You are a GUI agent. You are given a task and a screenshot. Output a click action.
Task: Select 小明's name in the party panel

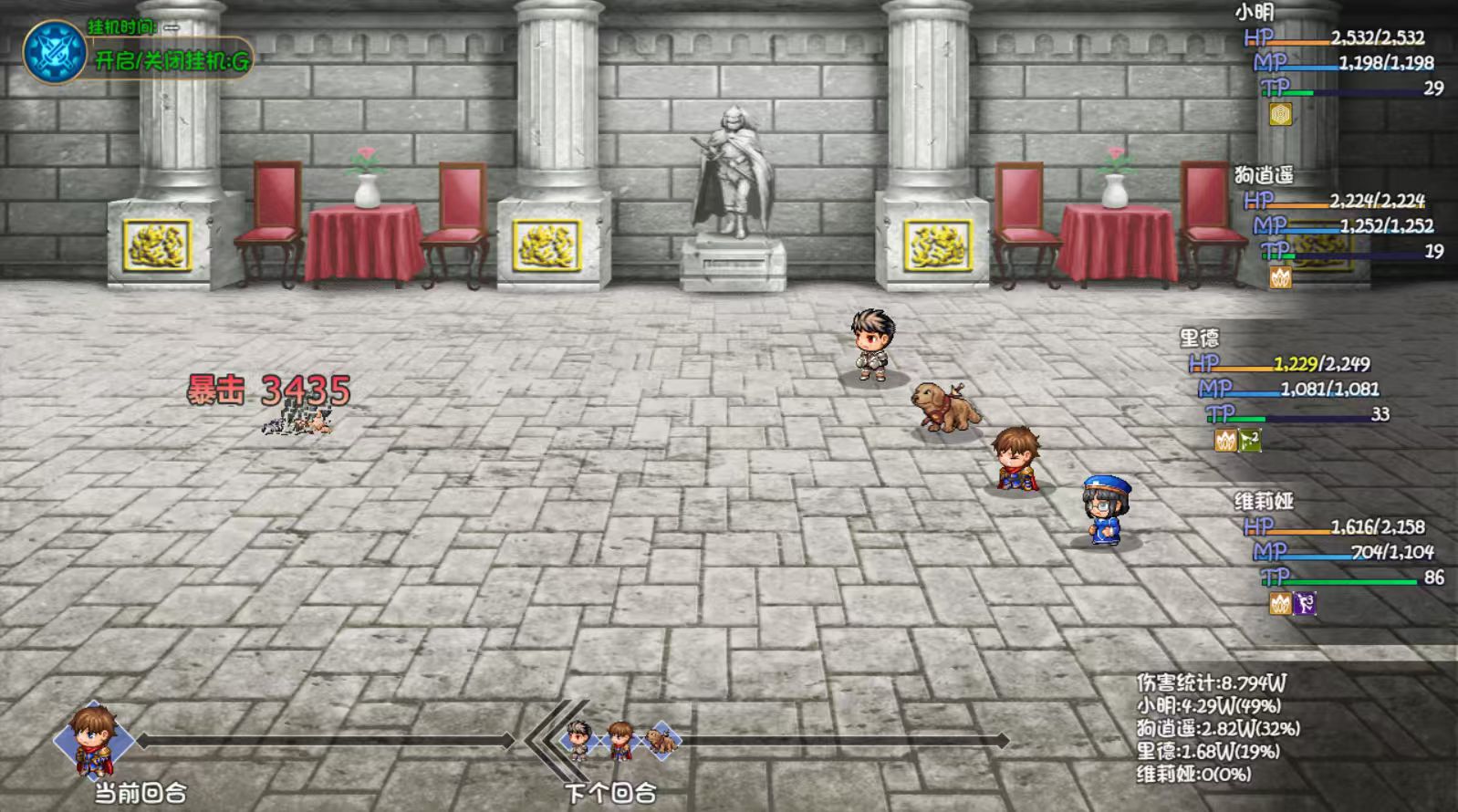(x=1254, y=13)
